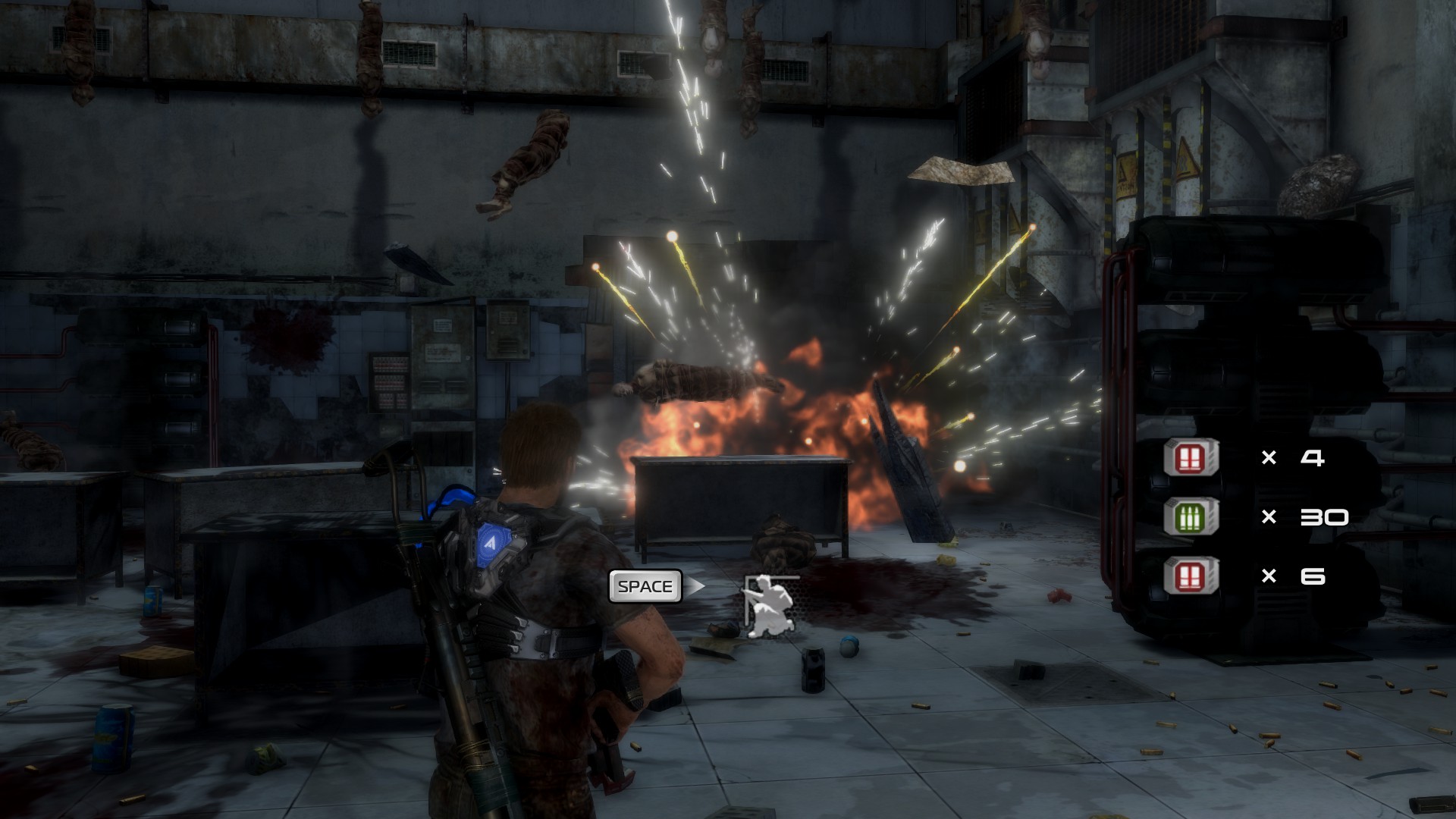Click the red ammo icon beside x 6
This screenshot has width=1456, height=819.
pos(1191,576)
